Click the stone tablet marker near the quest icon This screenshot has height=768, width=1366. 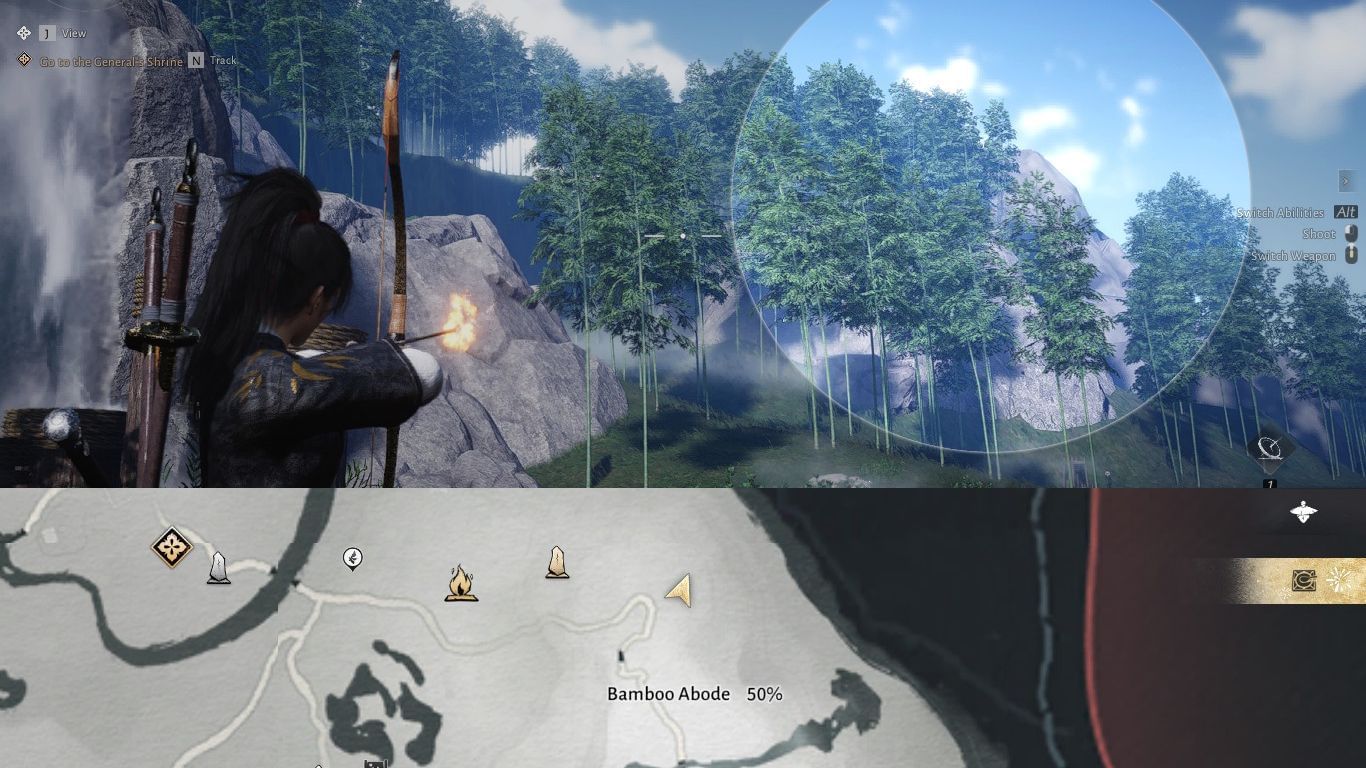219,566
